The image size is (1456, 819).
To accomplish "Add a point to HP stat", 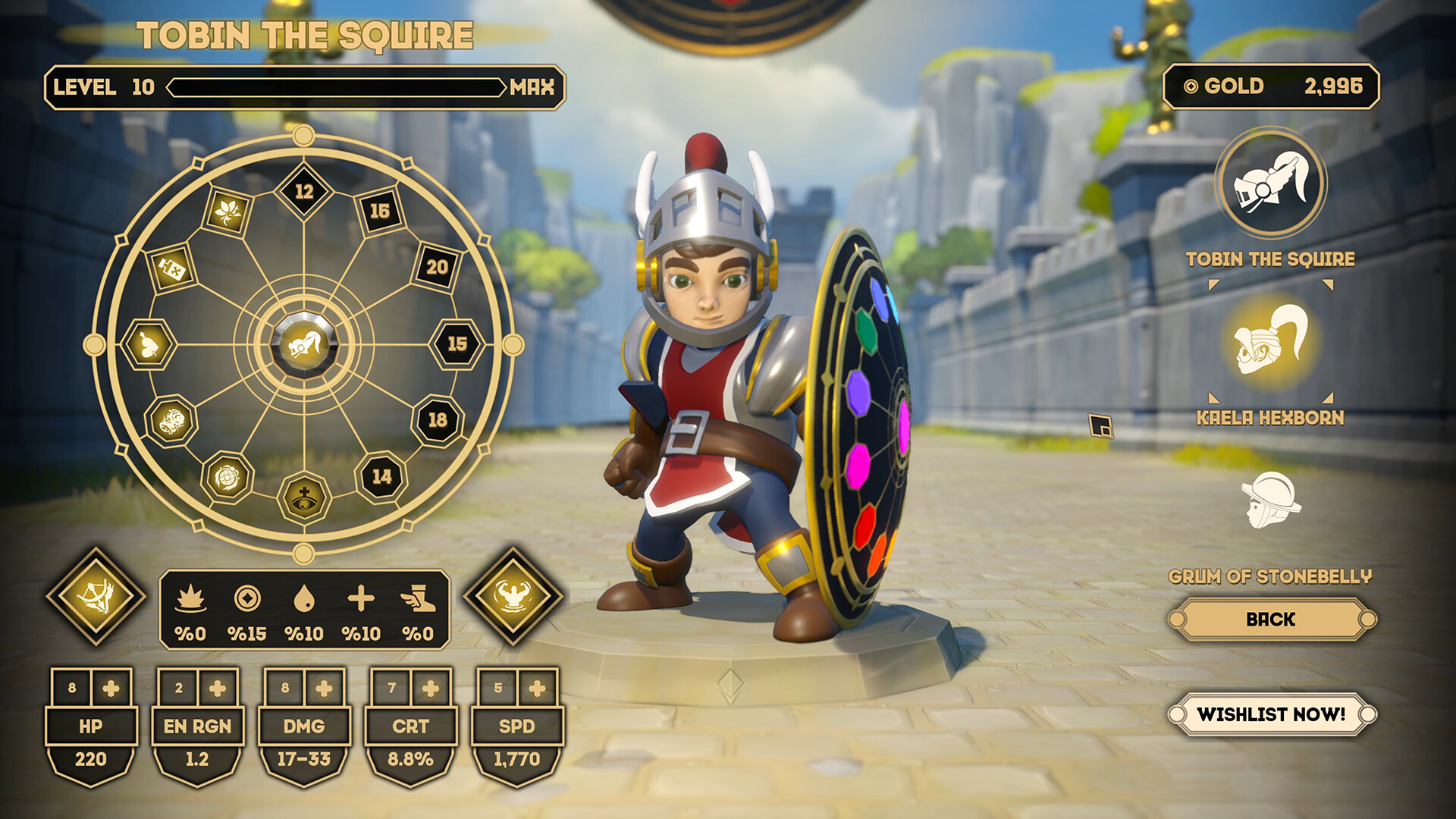I will pyautogui.click(x=111, y=689).
